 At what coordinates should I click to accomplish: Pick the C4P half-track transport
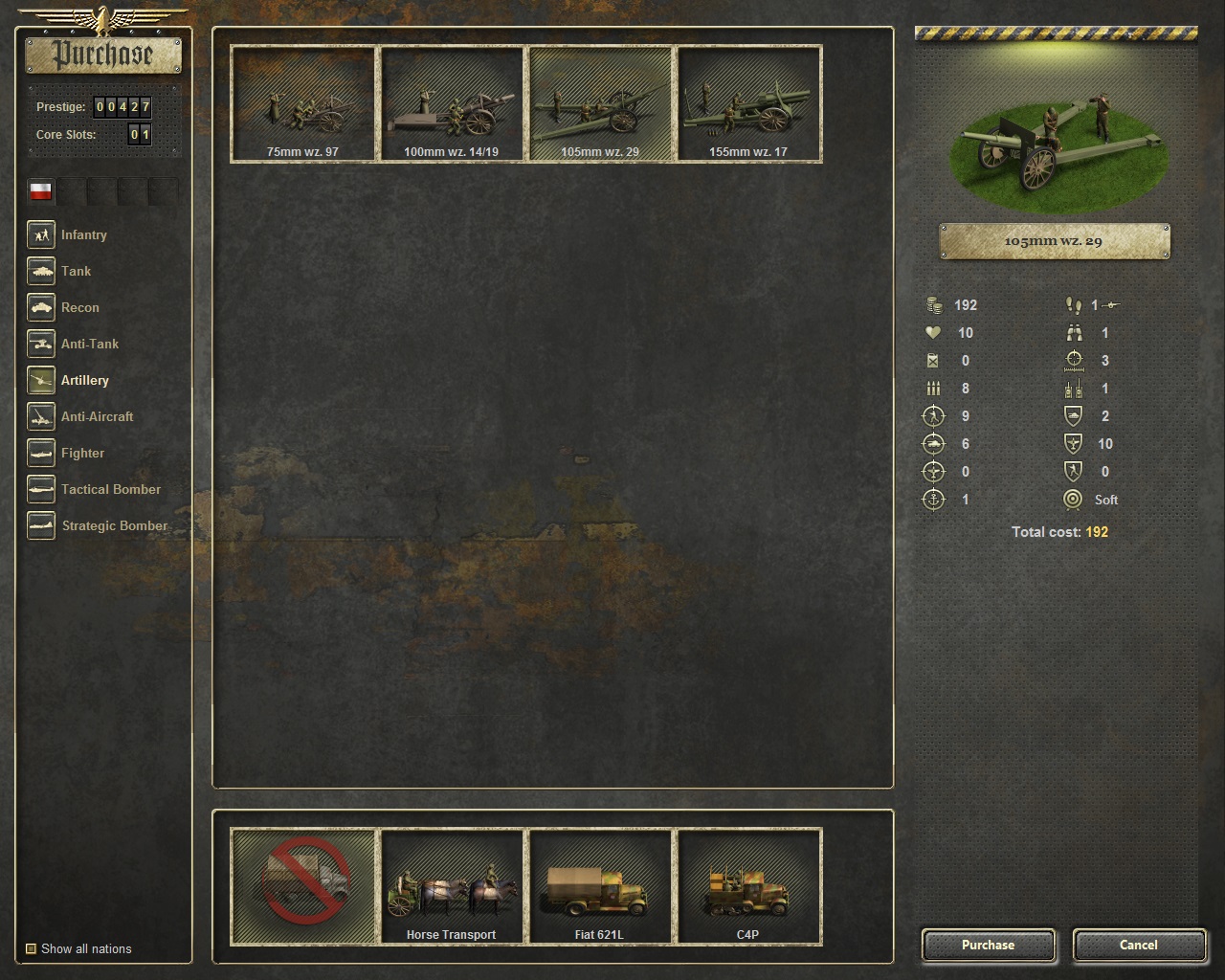pyautogui.click(x=748, y=886)
